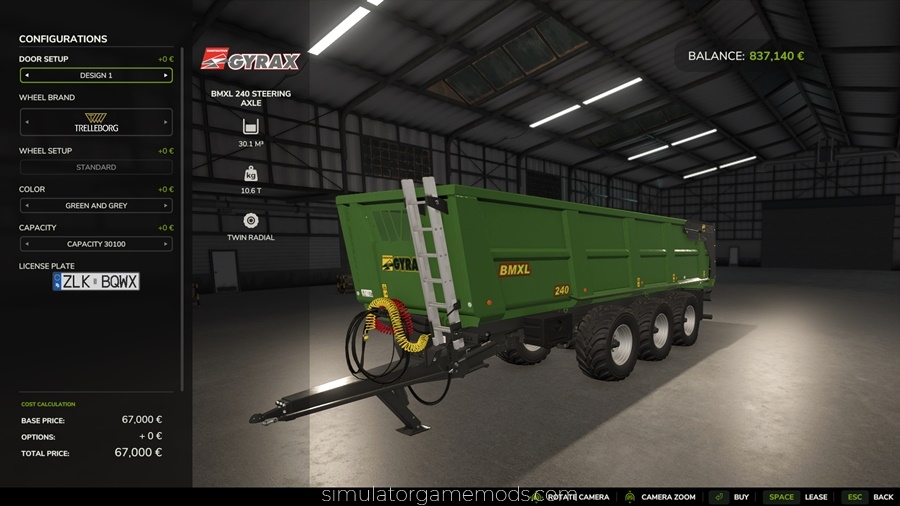Image resolution: width=900 pixels, height=506 pixels.
Task: Click the Standard wheel setup field
Action: [96, 167]
